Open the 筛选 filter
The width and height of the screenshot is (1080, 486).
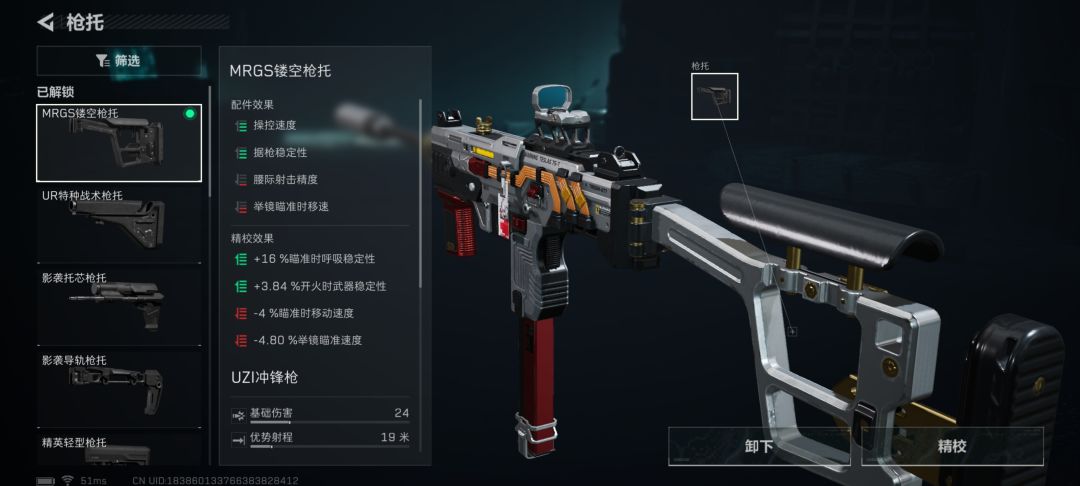(x=118, y=61)
